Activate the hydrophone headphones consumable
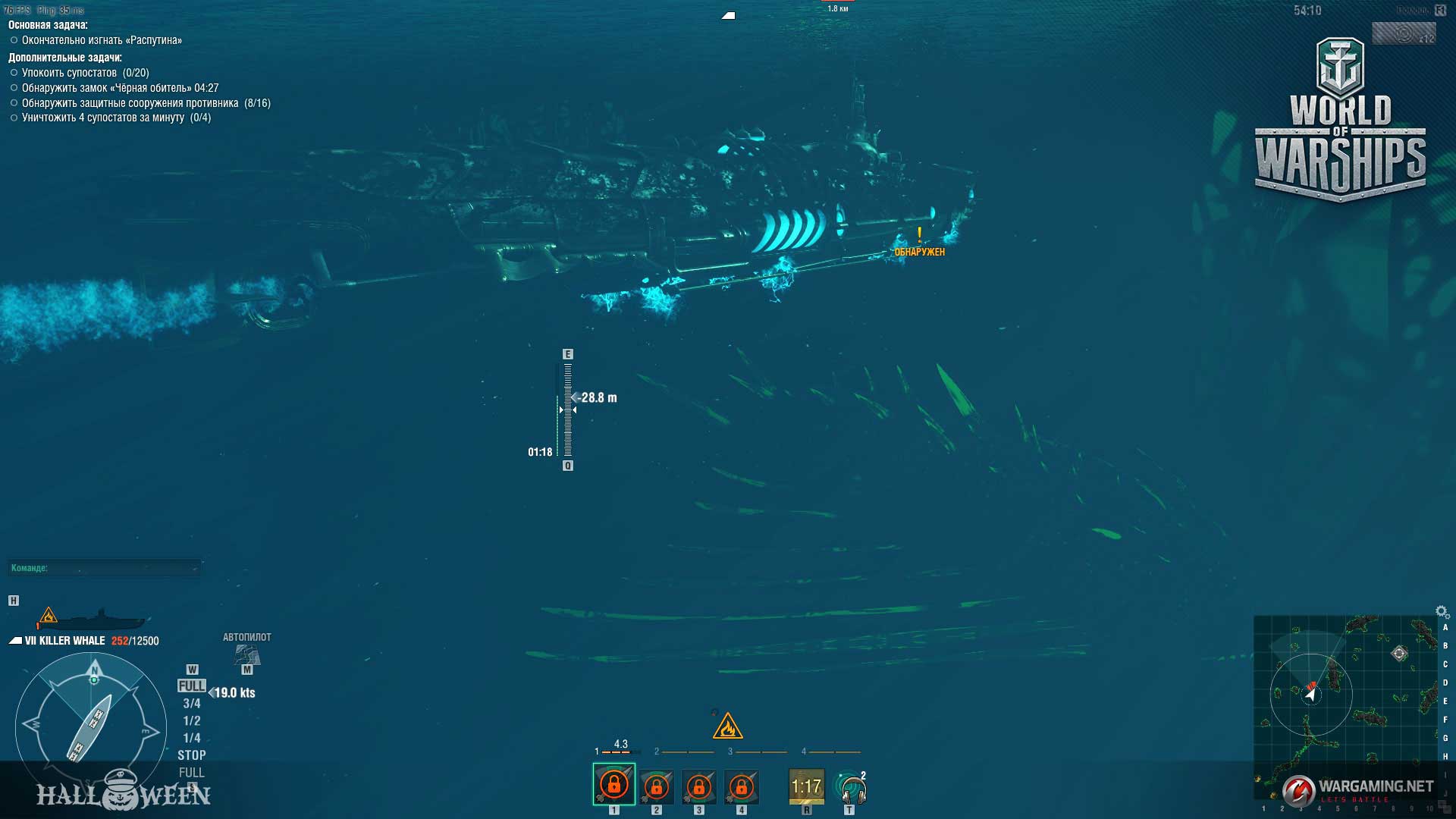This screenshot has width=1456, height=819. coord(850,787)
